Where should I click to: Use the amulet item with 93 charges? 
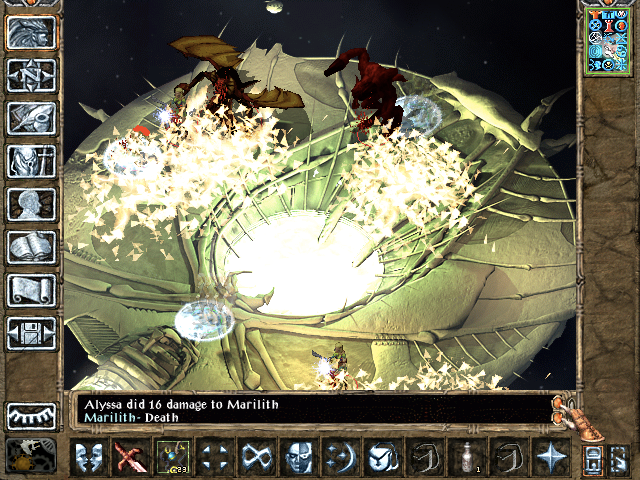pos(172,457)
